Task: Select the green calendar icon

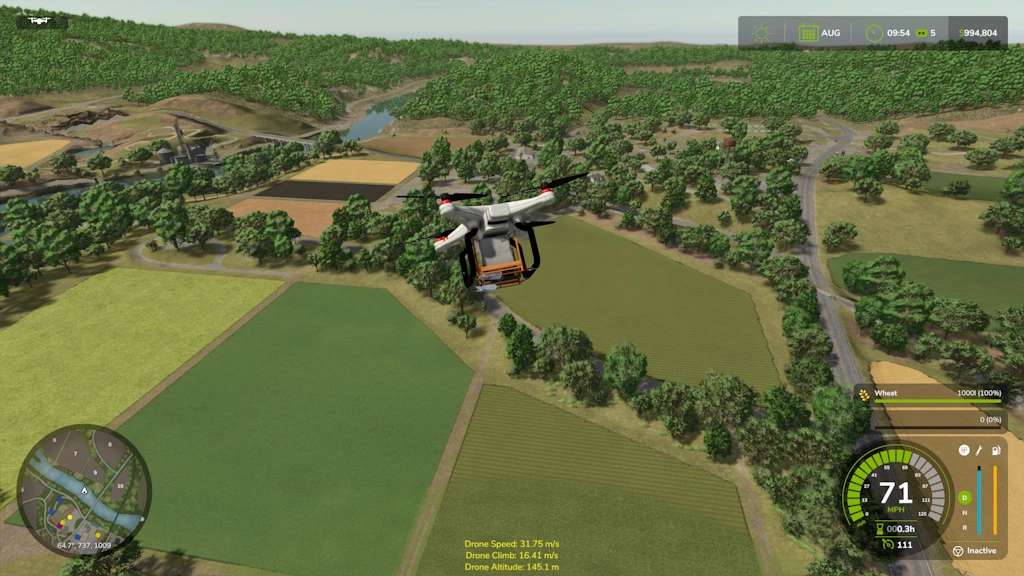Action: tap(808, 33)
